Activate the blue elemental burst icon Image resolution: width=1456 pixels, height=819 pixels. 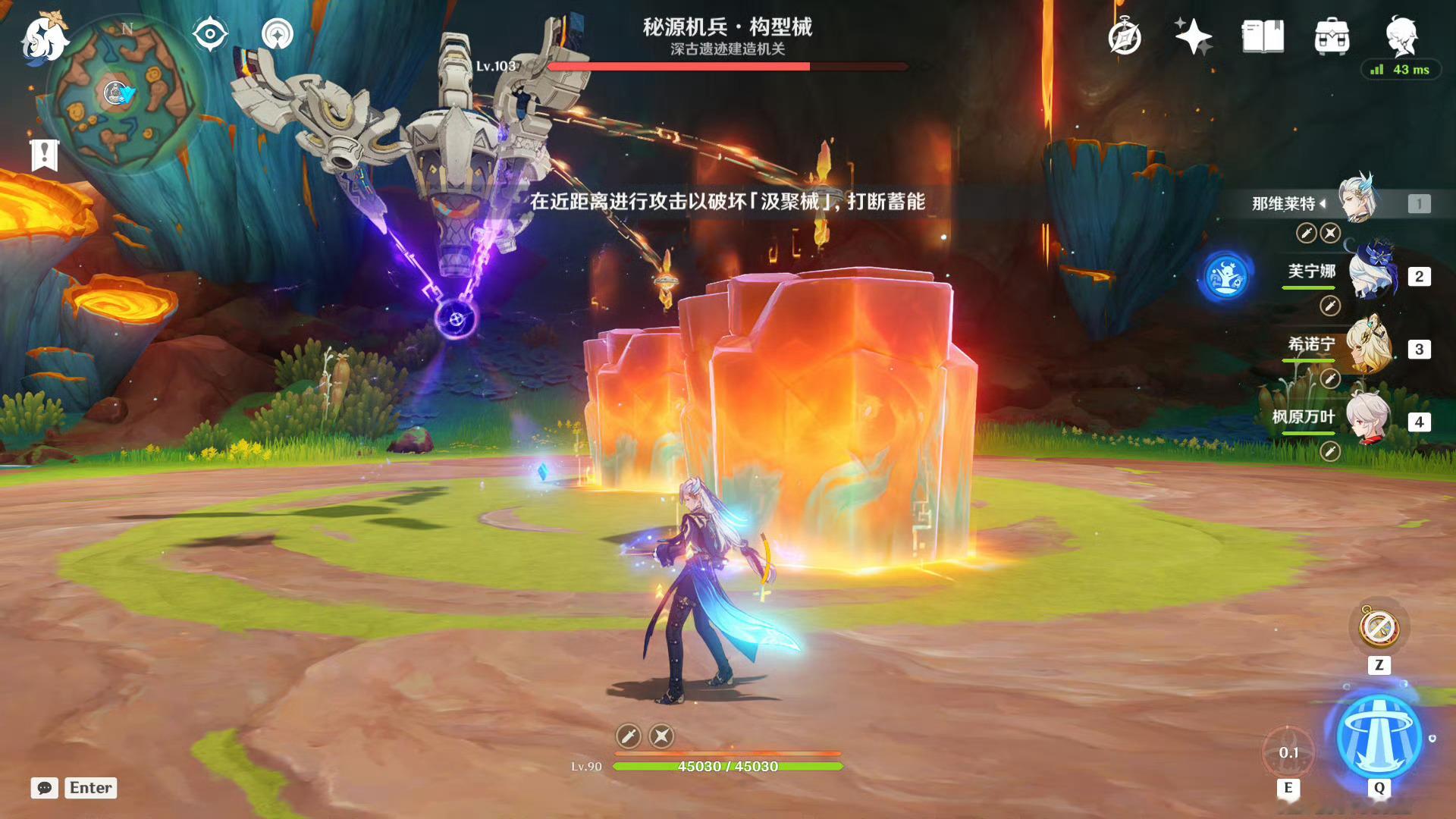point(1379,737)
